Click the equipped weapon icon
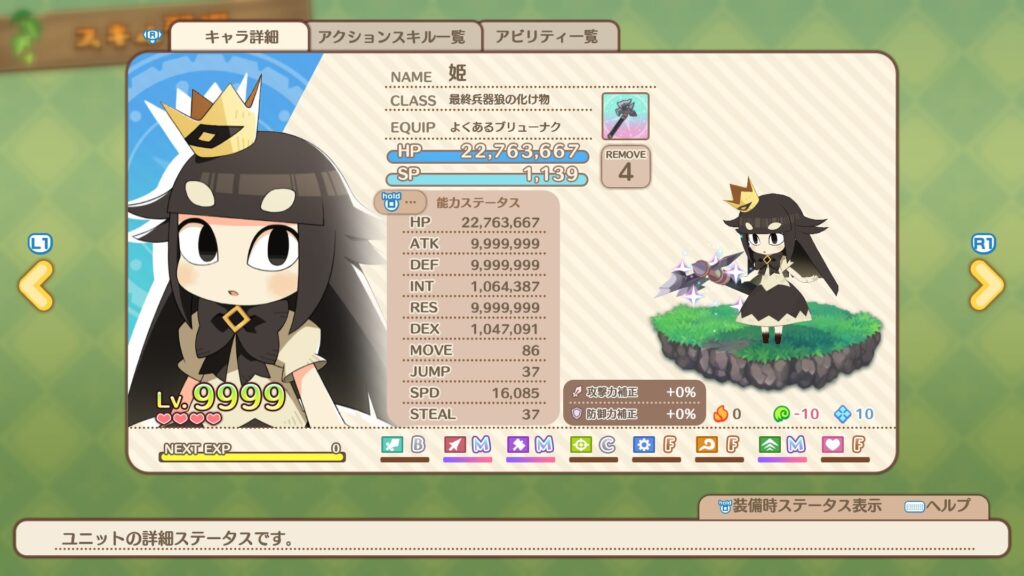This screenshot has height=576, width=1024. 625,116
